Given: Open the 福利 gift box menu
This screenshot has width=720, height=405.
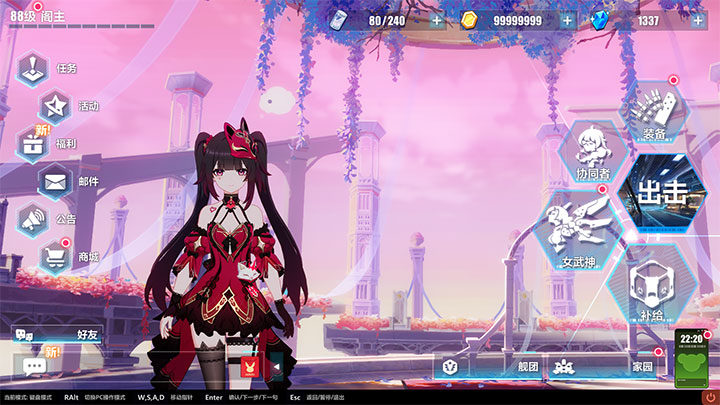Looking at the screenshot, I should tap(35, 143).
